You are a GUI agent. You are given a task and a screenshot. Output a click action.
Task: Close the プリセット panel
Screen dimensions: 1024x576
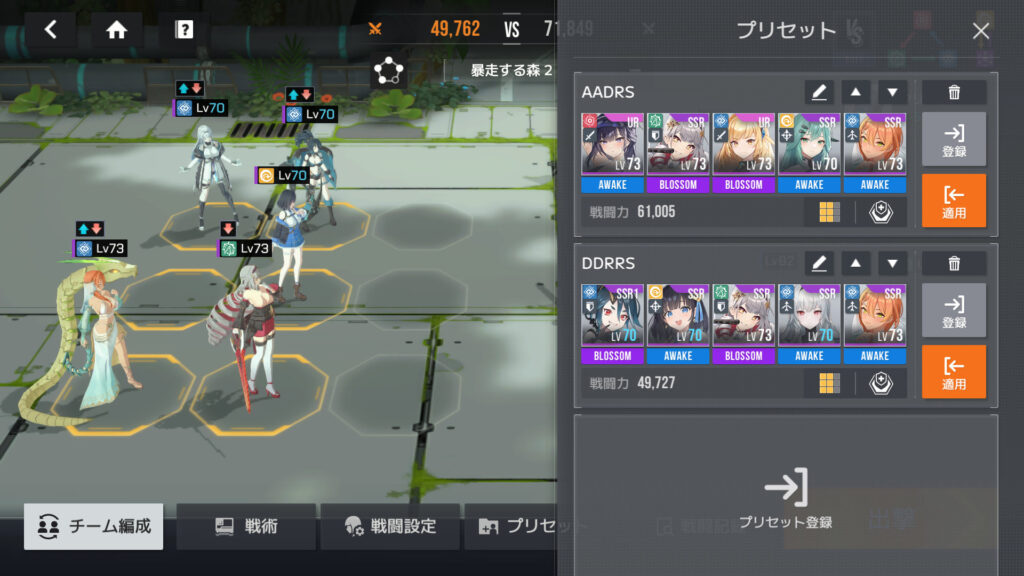point(981,31)
